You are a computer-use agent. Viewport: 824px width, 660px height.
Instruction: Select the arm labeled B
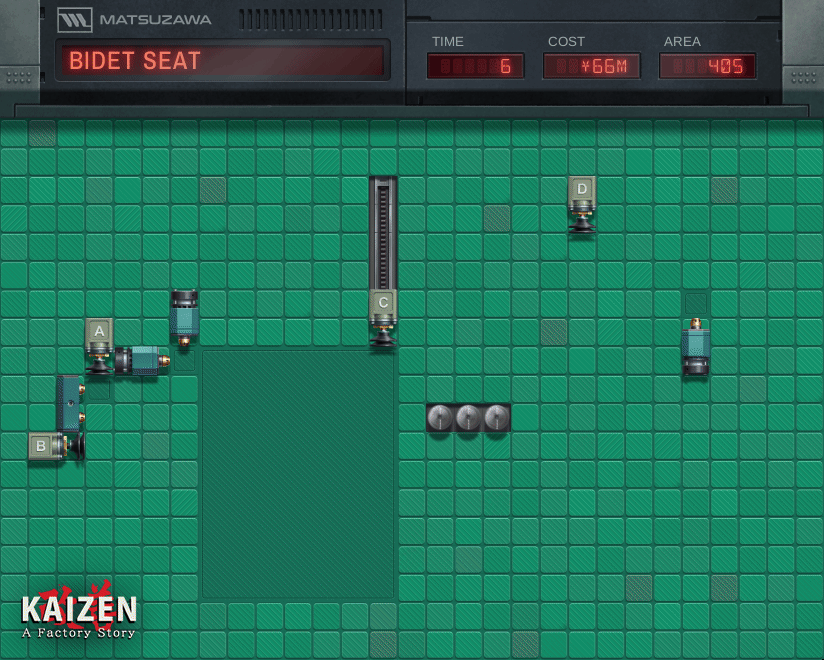(42, 446)
